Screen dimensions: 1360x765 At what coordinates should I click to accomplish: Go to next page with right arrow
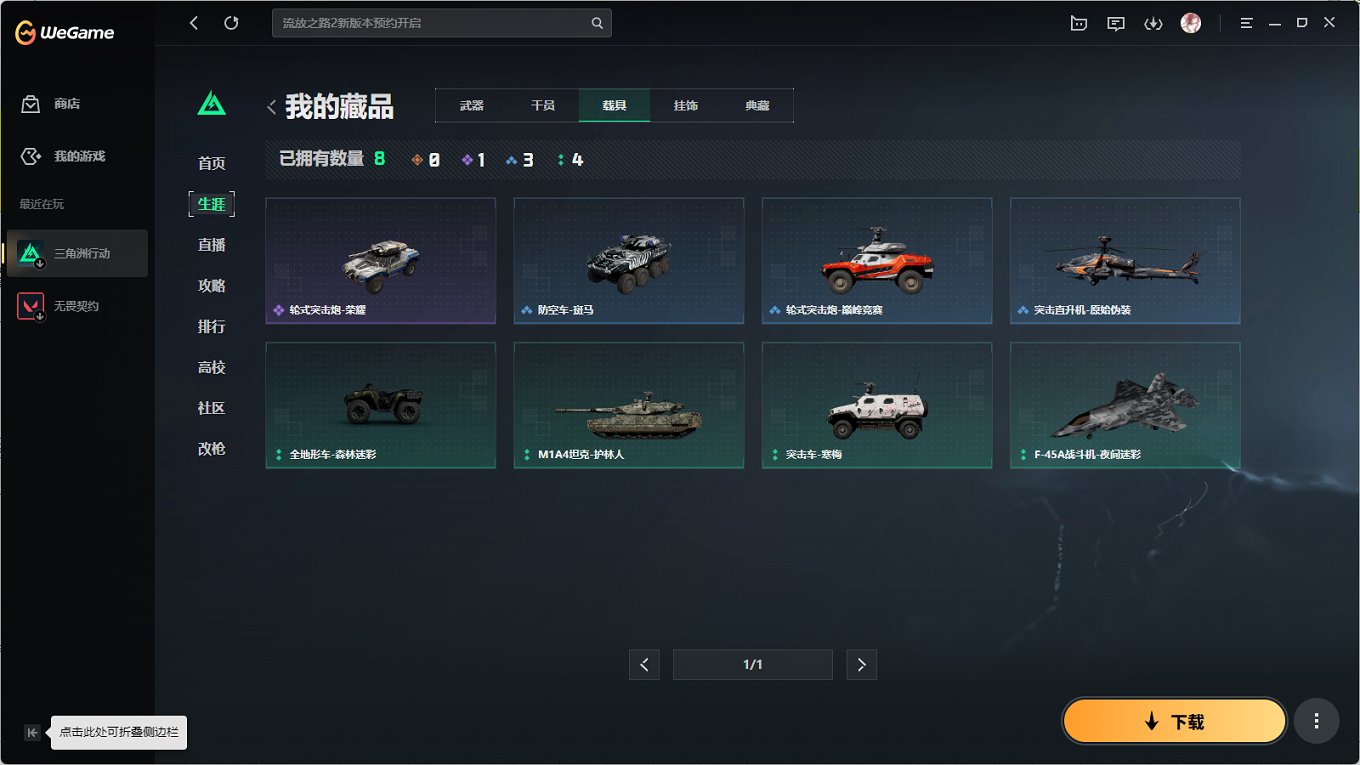[x=861, y=664]
